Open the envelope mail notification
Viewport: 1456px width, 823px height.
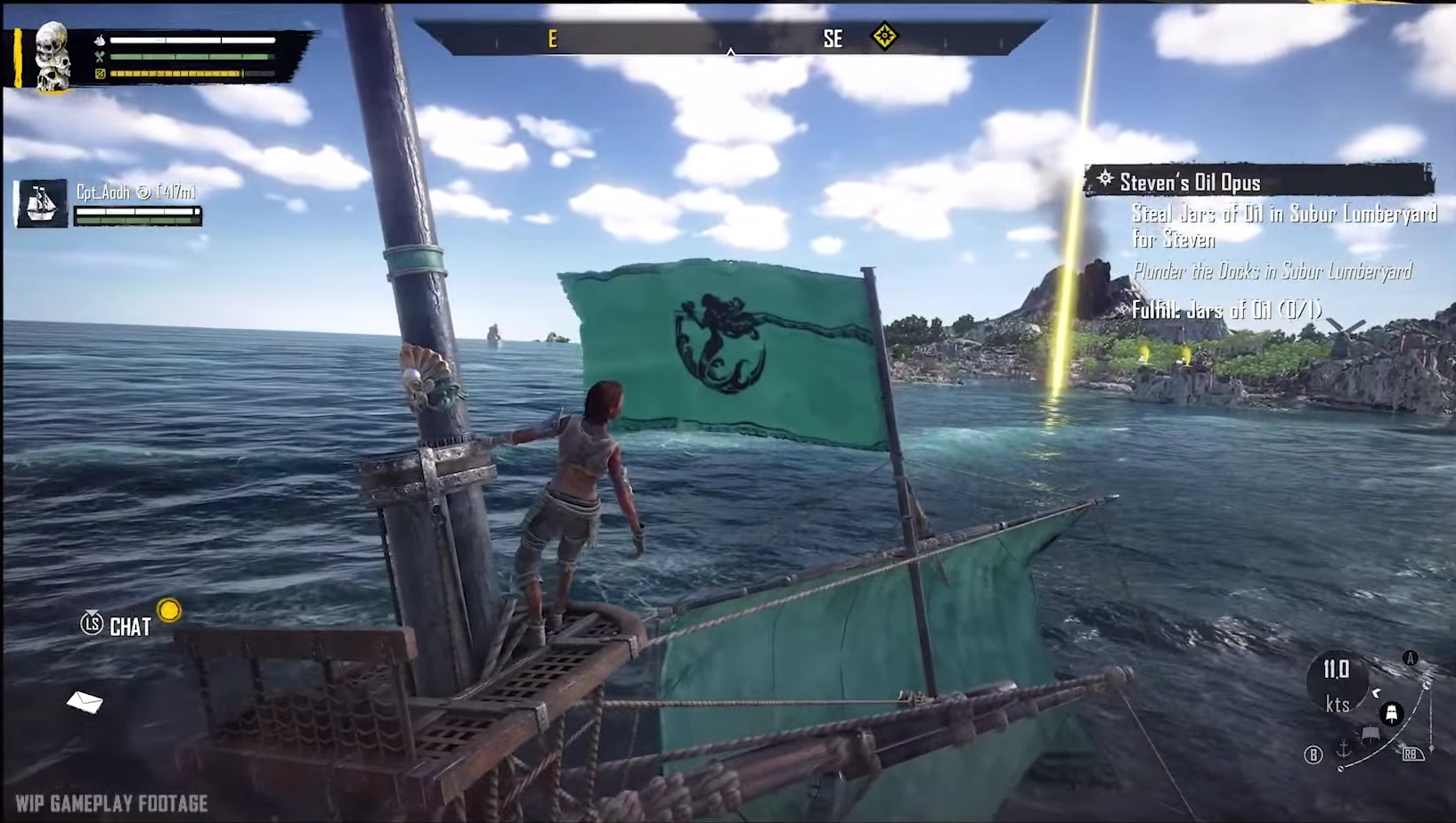[85, 703]
